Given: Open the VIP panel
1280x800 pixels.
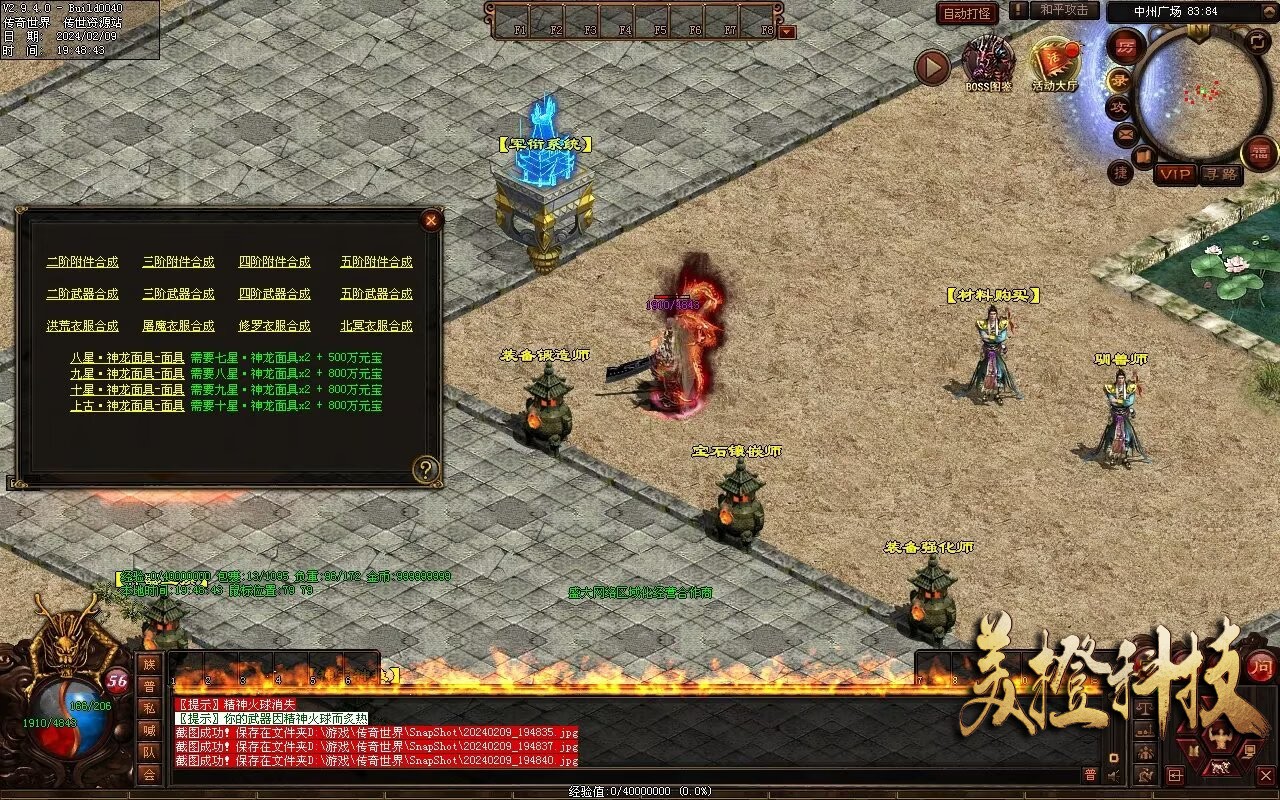Looking at the screenshot, I should point(1175,174).
